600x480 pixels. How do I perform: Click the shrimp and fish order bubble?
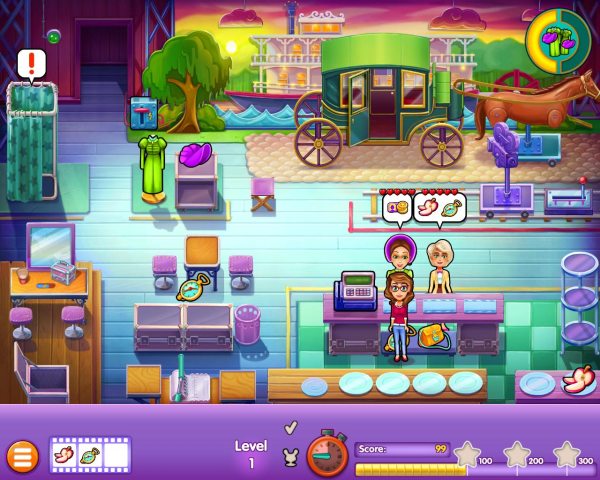[440, 209]
